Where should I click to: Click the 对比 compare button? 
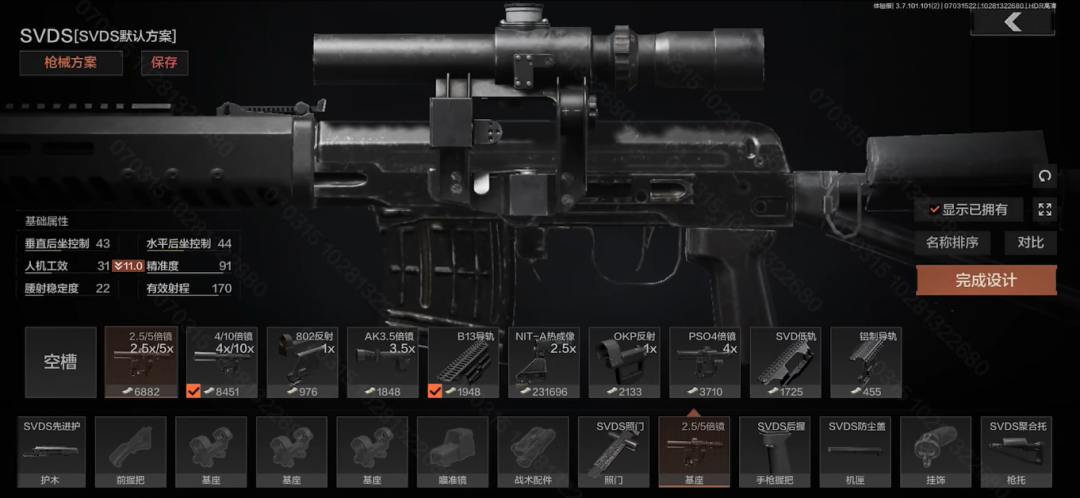(1030, 242)
